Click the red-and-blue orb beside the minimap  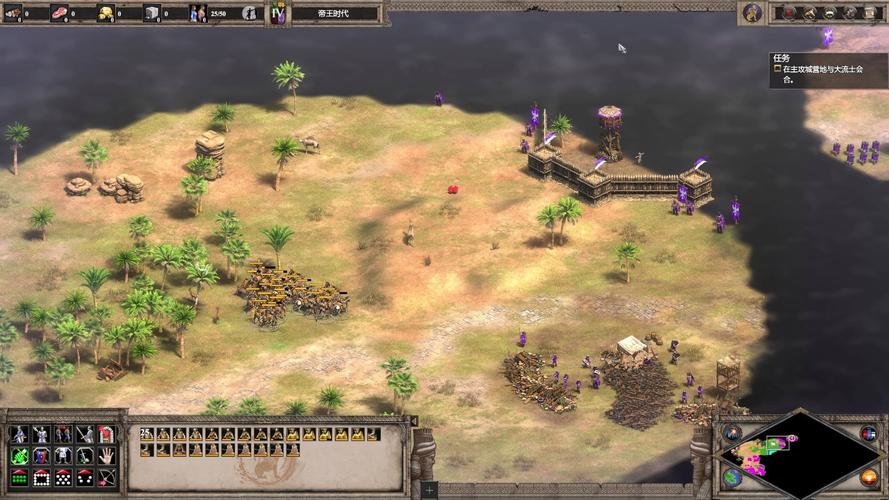click(868, 433)
